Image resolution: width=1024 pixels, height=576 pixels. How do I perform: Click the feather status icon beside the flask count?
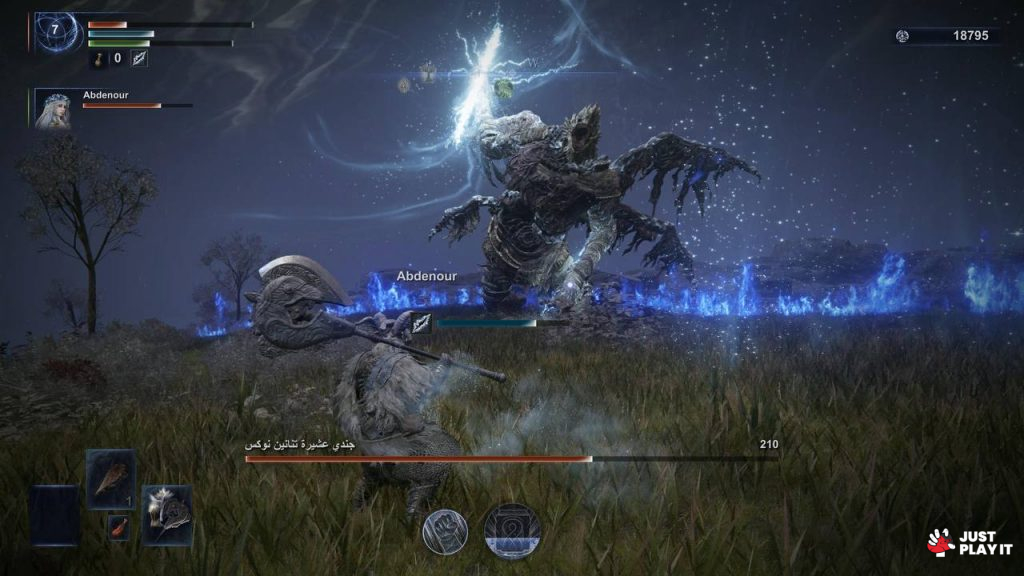[138, 59]
